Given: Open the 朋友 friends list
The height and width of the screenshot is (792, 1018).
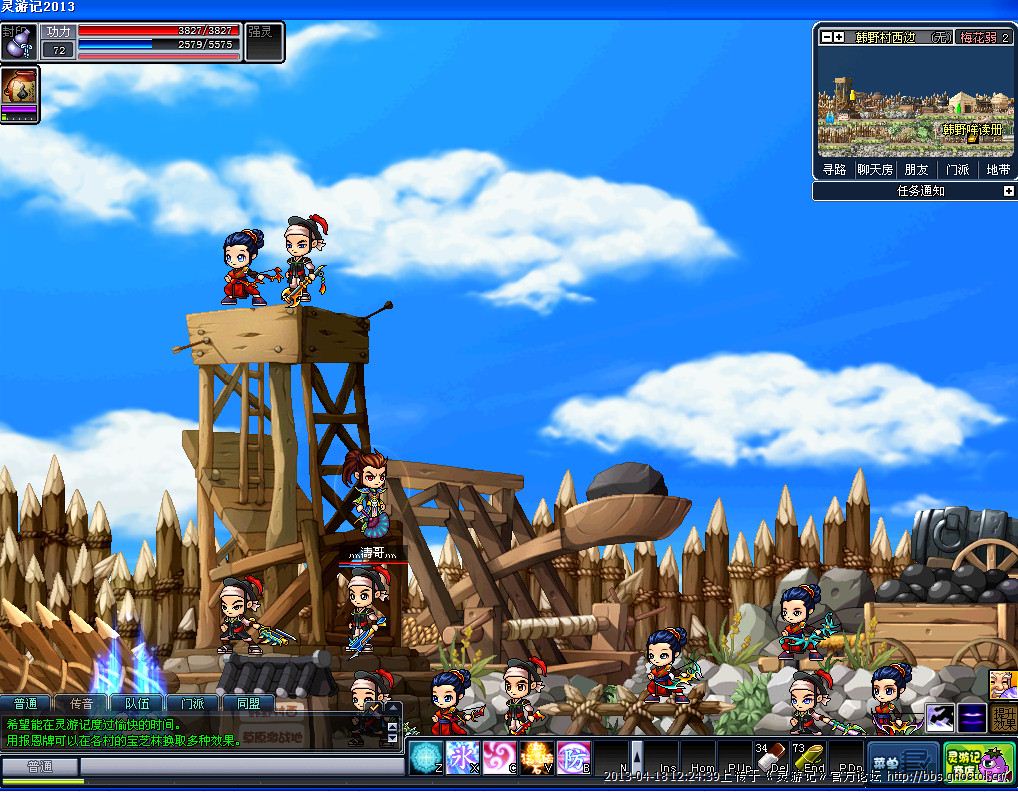Looking at the screenshot, I should pos(916,170).
